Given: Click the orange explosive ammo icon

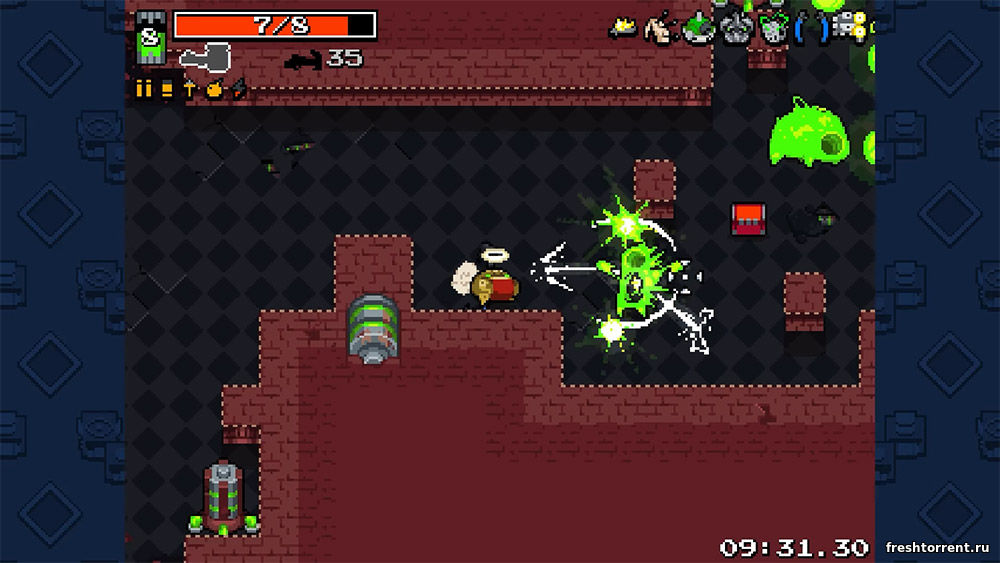Looking at the screenshot, I should [x=213, y=89].
